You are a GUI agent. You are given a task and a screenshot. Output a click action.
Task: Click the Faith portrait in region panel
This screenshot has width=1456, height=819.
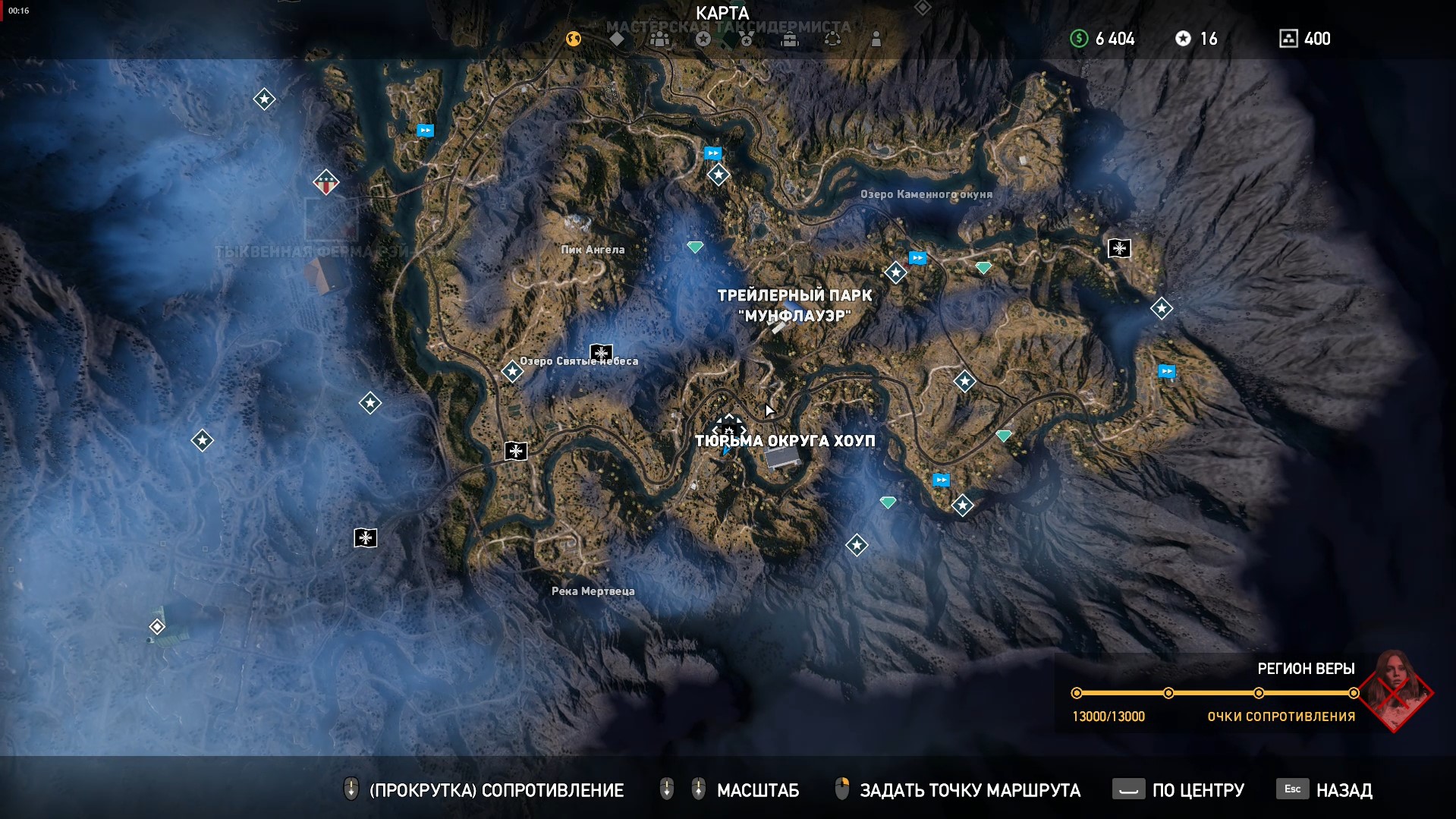click(x=1395, y=689)
